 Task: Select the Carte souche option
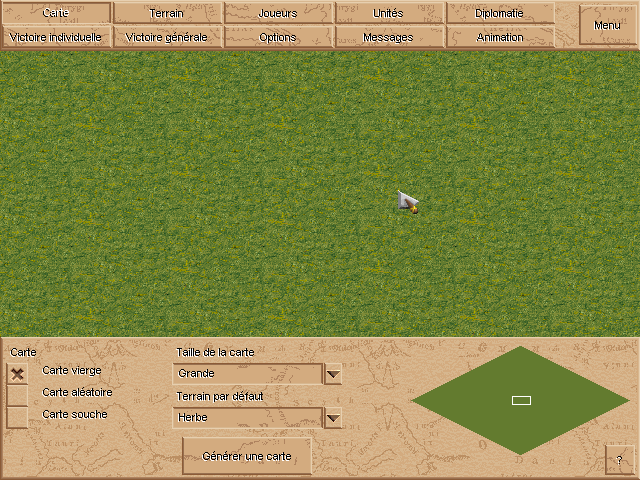[x=18, y=416]
